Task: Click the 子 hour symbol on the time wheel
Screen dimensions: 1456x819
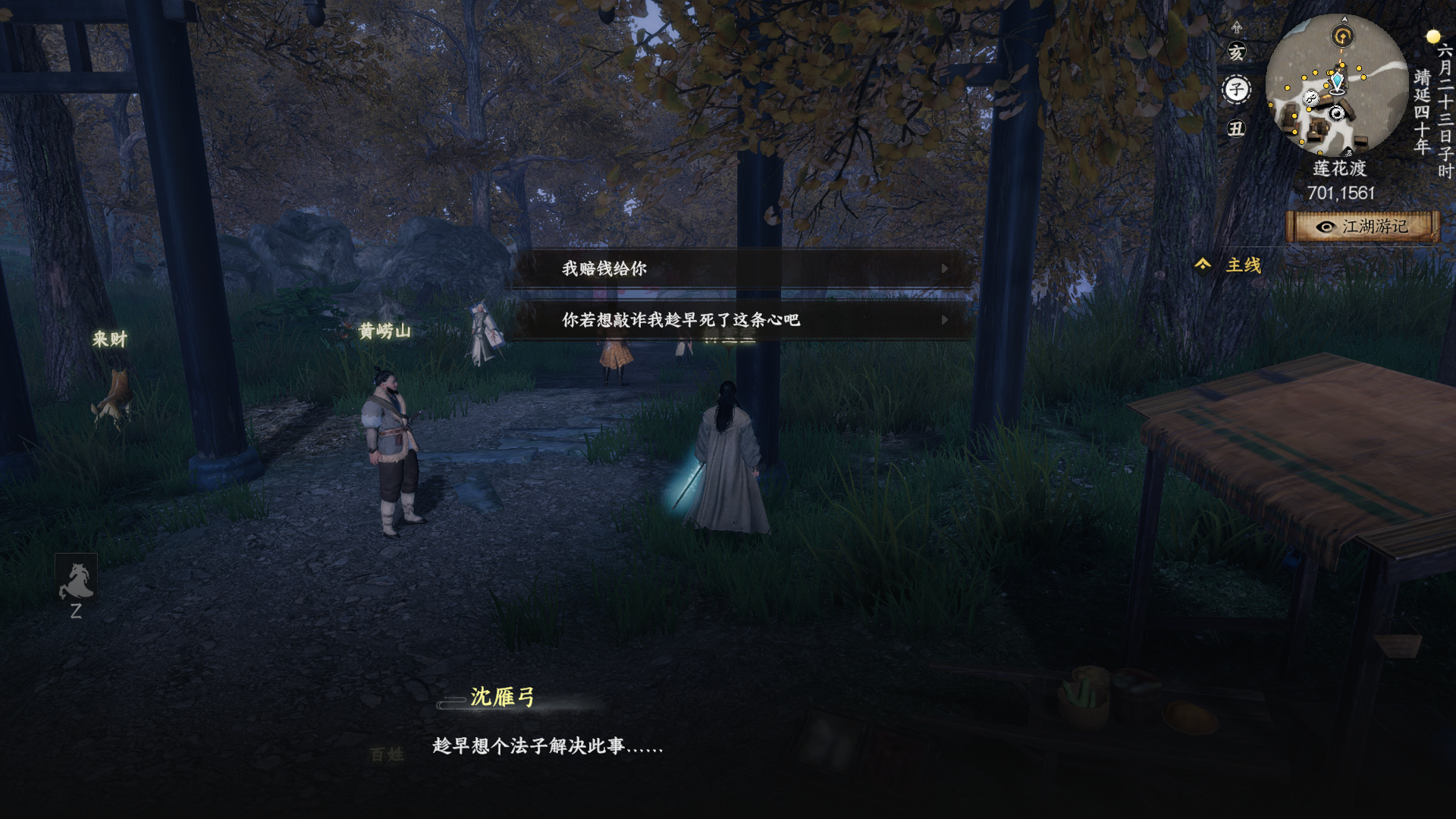Action: coord(1237,89)
